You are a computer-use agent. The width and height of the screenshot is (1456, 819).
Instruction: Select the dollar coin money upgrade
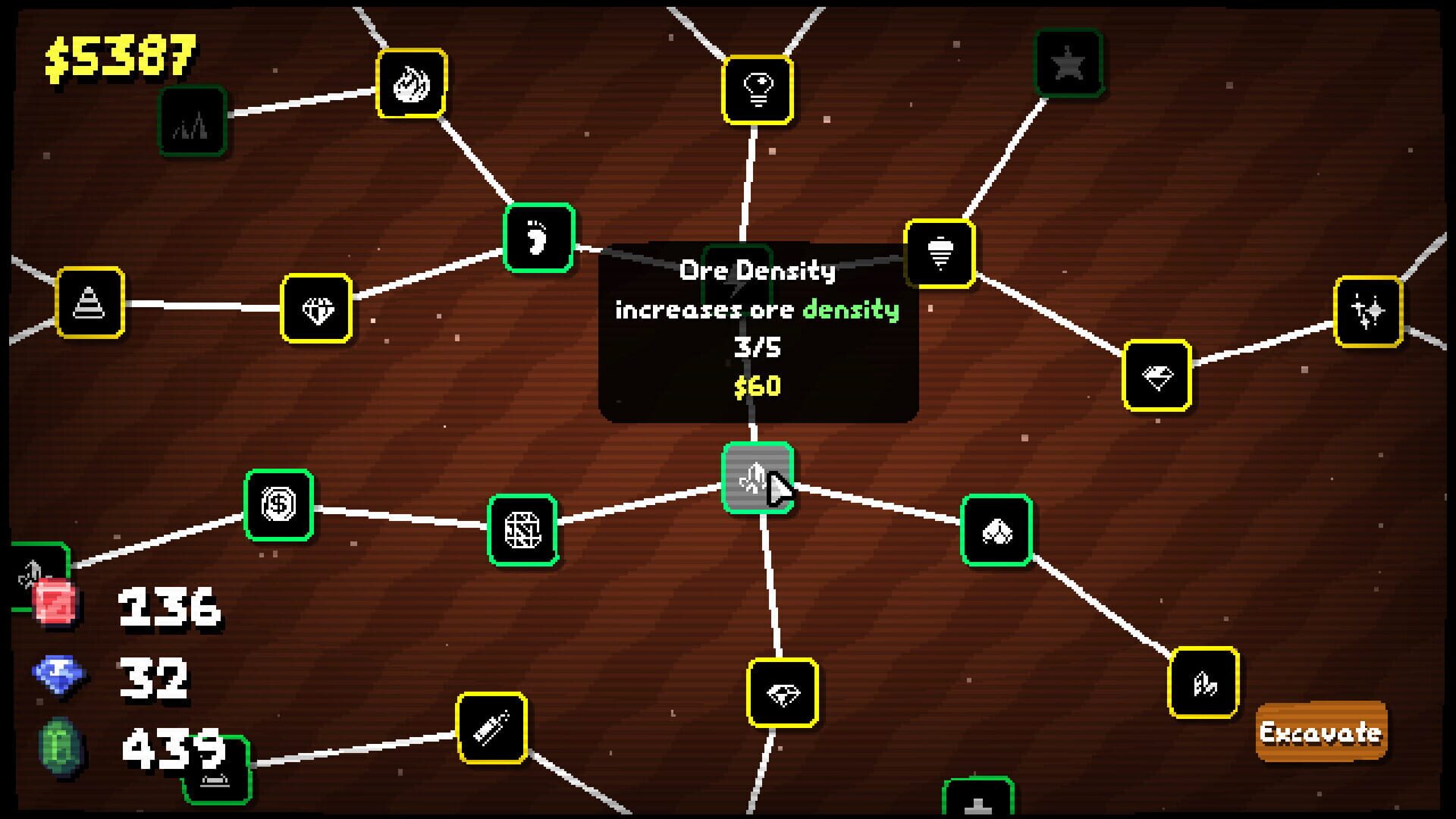pos(278,505)
